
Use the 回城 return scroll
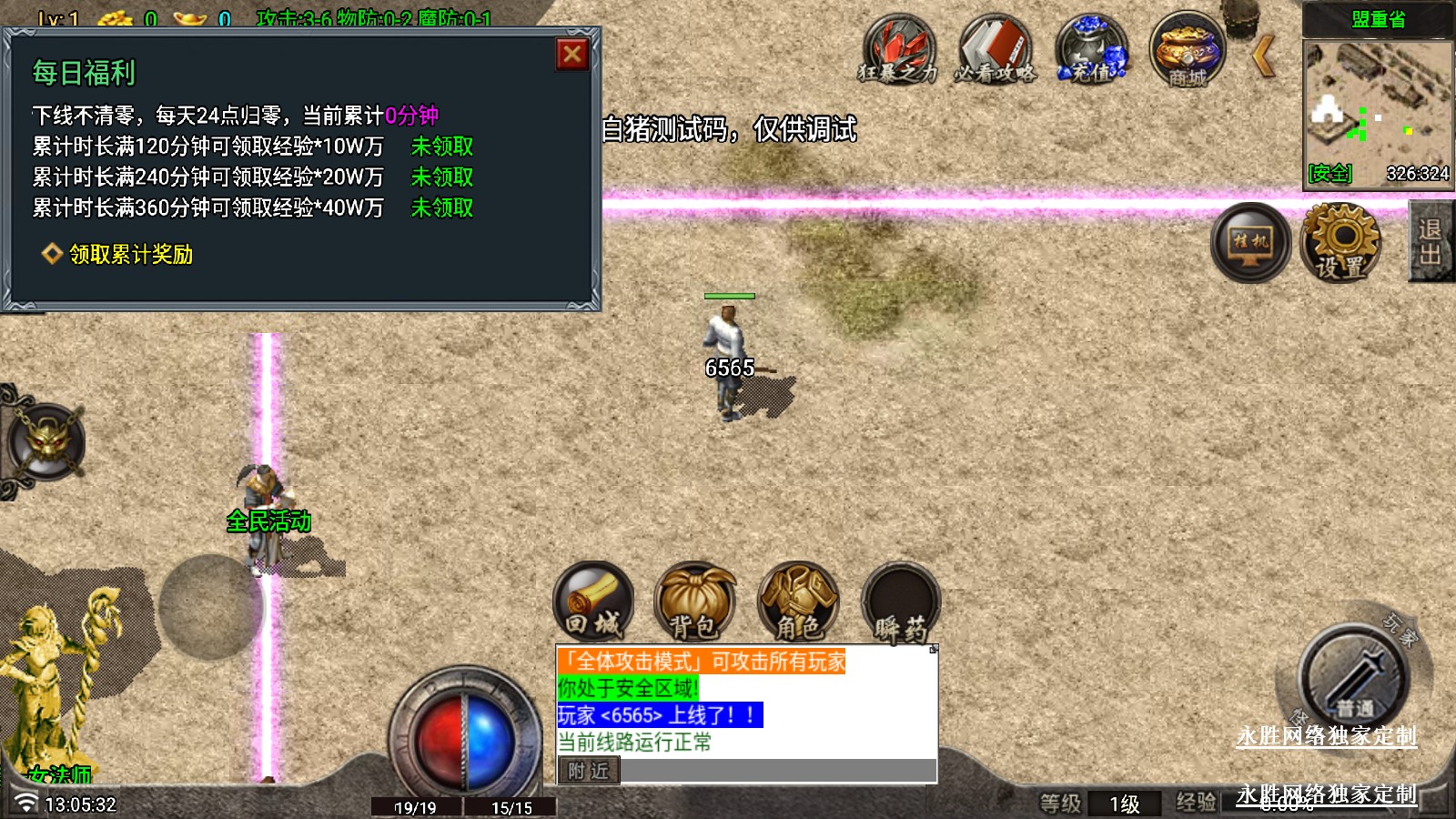click(x=593, y=602)
